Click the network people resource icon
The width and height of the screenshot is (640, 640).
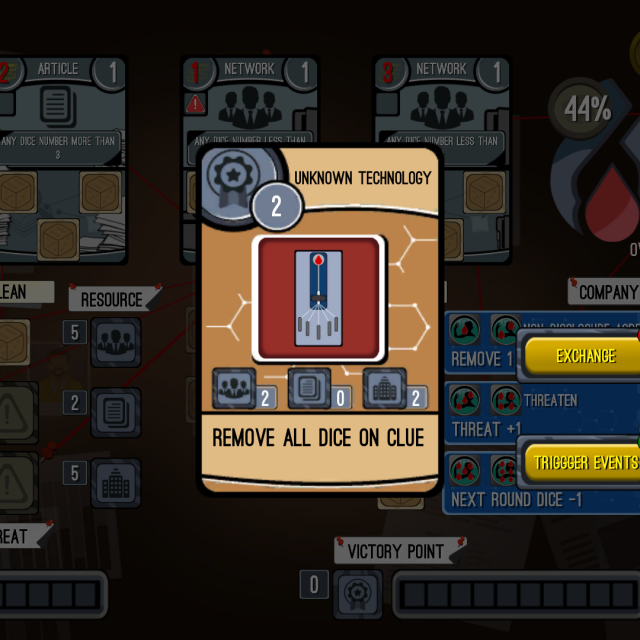116,343
